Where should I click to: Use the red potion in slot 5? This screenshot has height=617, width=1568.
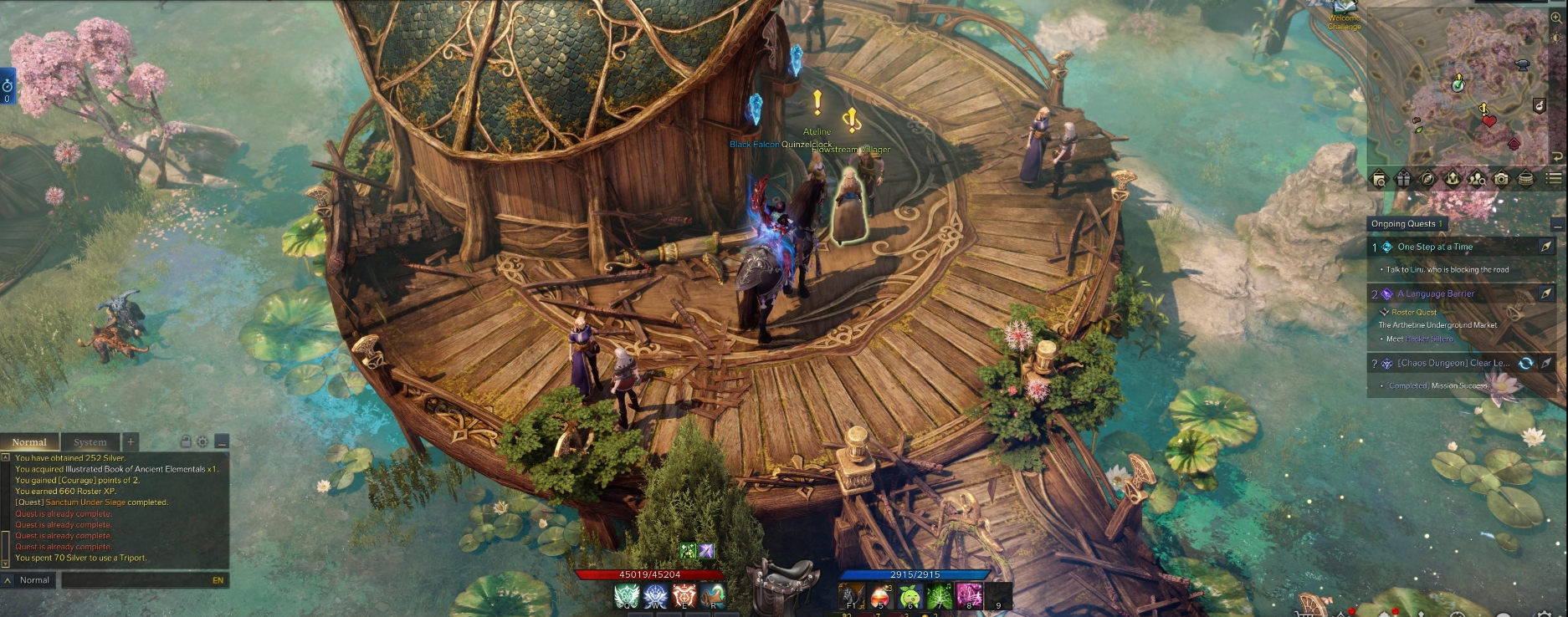point(880,596)
